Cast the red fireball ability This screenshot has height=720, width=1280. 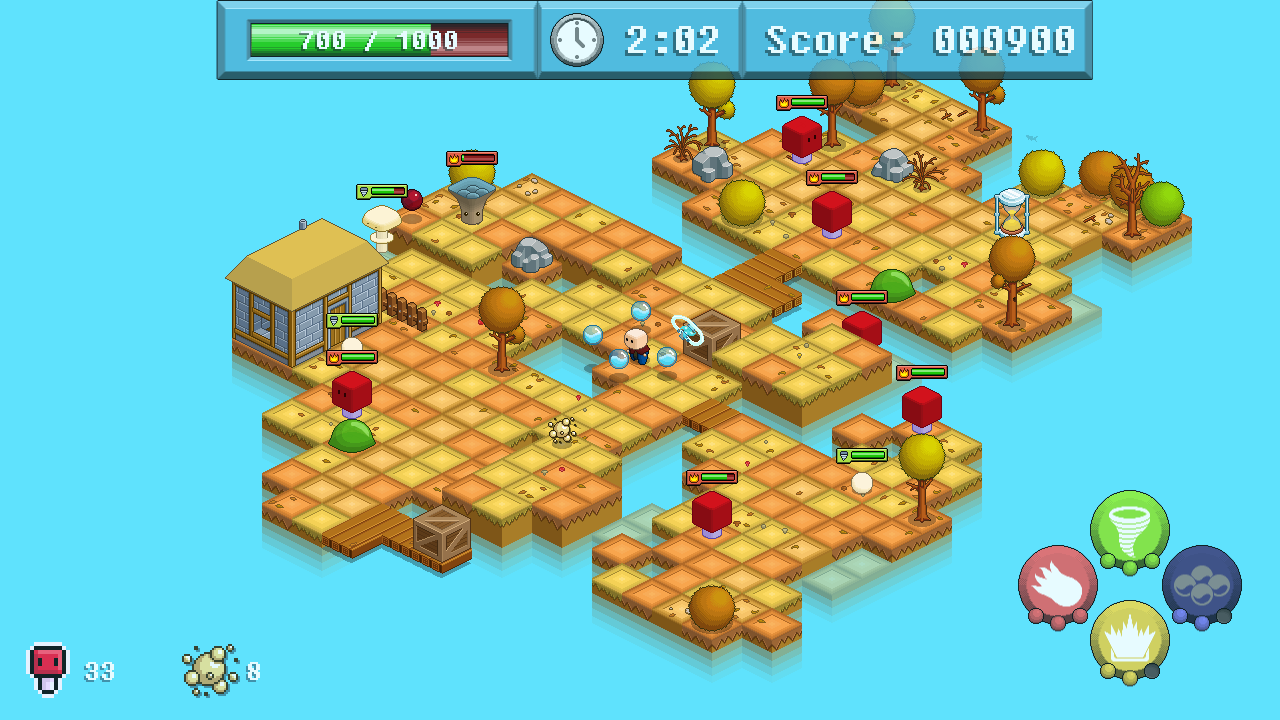[1057, 584]
